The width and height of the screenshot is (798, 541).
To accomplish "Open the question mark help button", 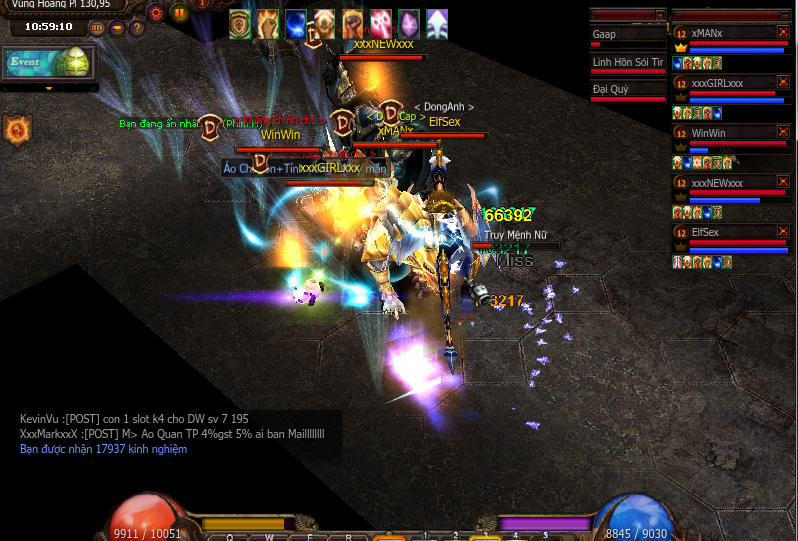I will click(x=137, y=27).
